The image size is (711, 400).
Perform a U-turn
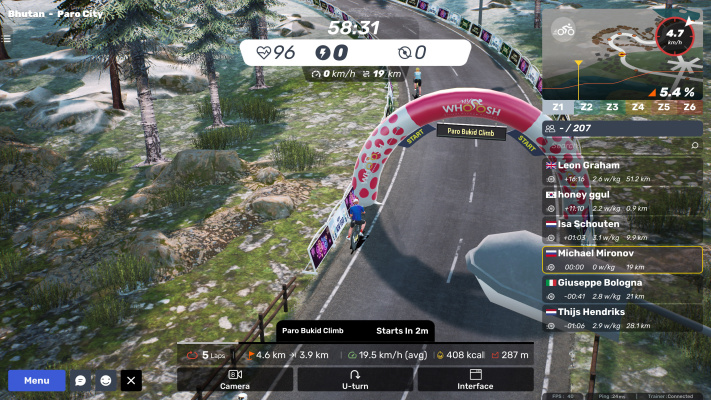pyautogui.click(x=355, y=379)
